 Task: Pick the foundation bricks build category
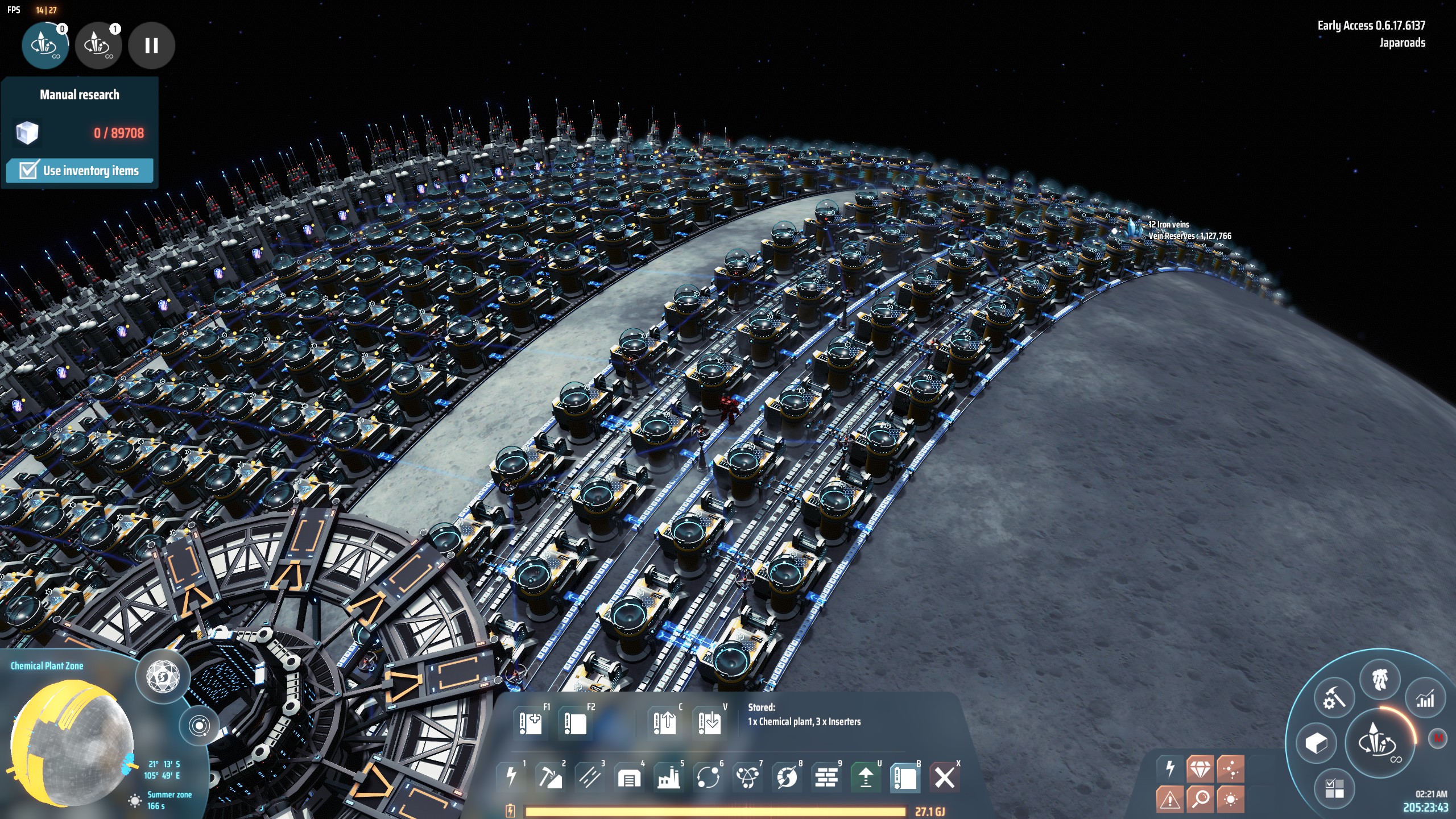point(826,777)
